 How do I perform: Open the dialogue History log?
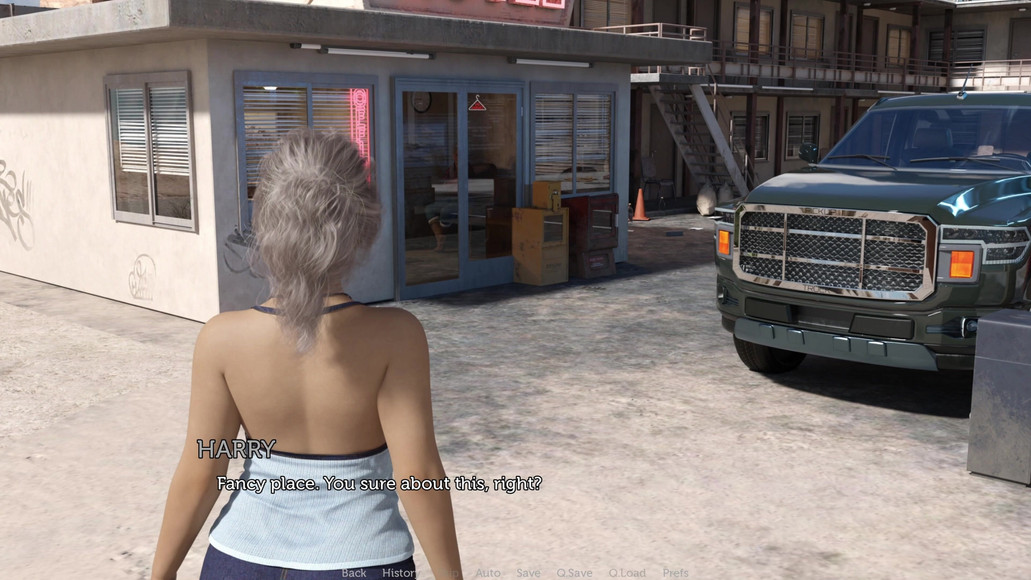[398, 573]
